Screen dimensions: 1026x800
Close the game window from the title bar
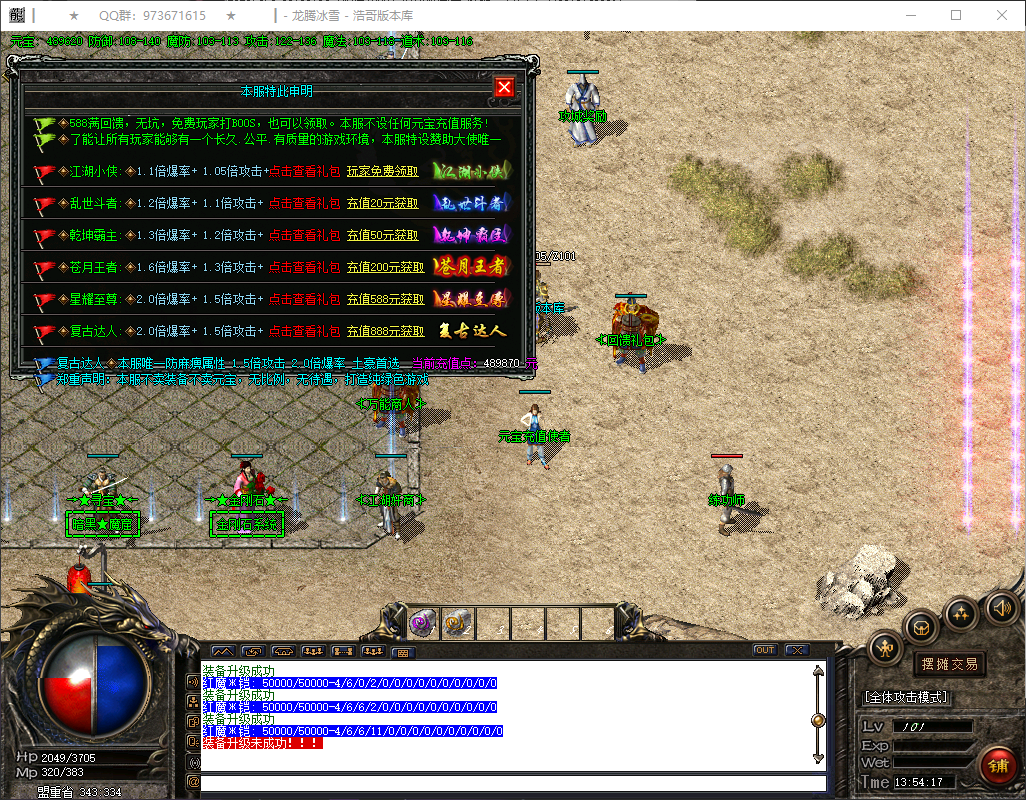click(1002, 15)
